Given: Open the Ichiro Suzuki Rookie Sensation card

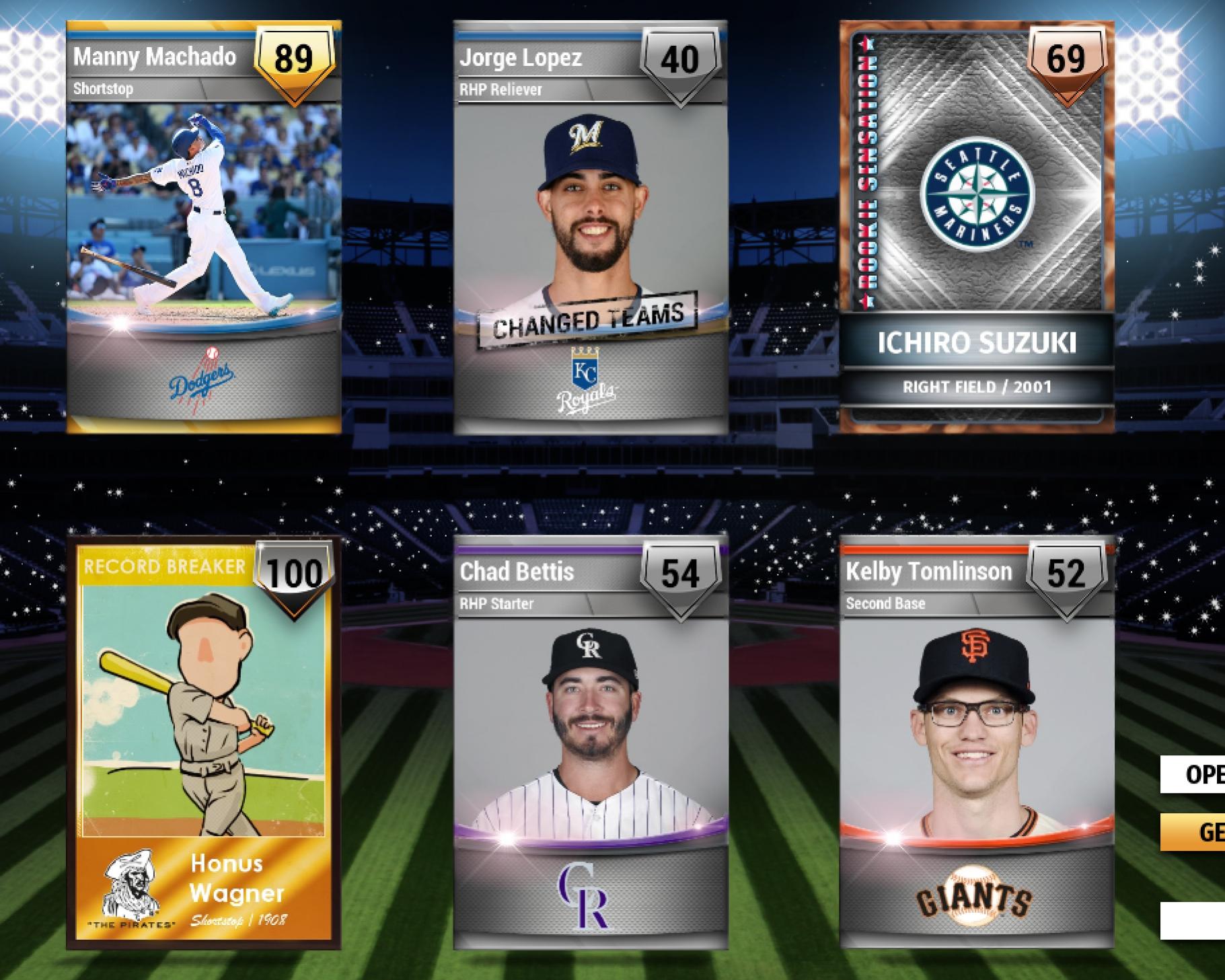Looking at the screenshot, I should click(x=976, y=227).
